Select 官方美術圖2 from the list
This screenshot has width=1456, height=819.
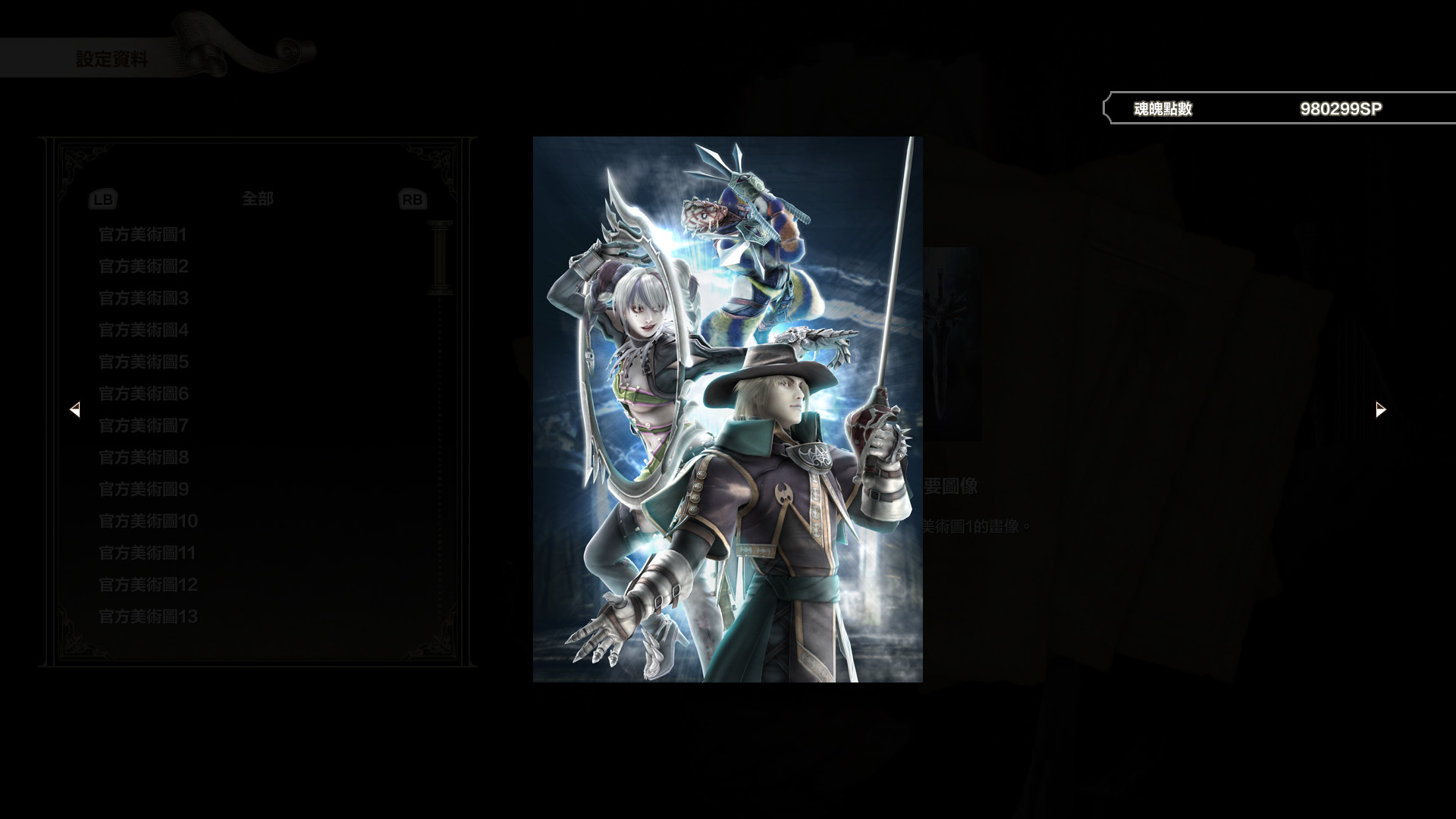143,267
